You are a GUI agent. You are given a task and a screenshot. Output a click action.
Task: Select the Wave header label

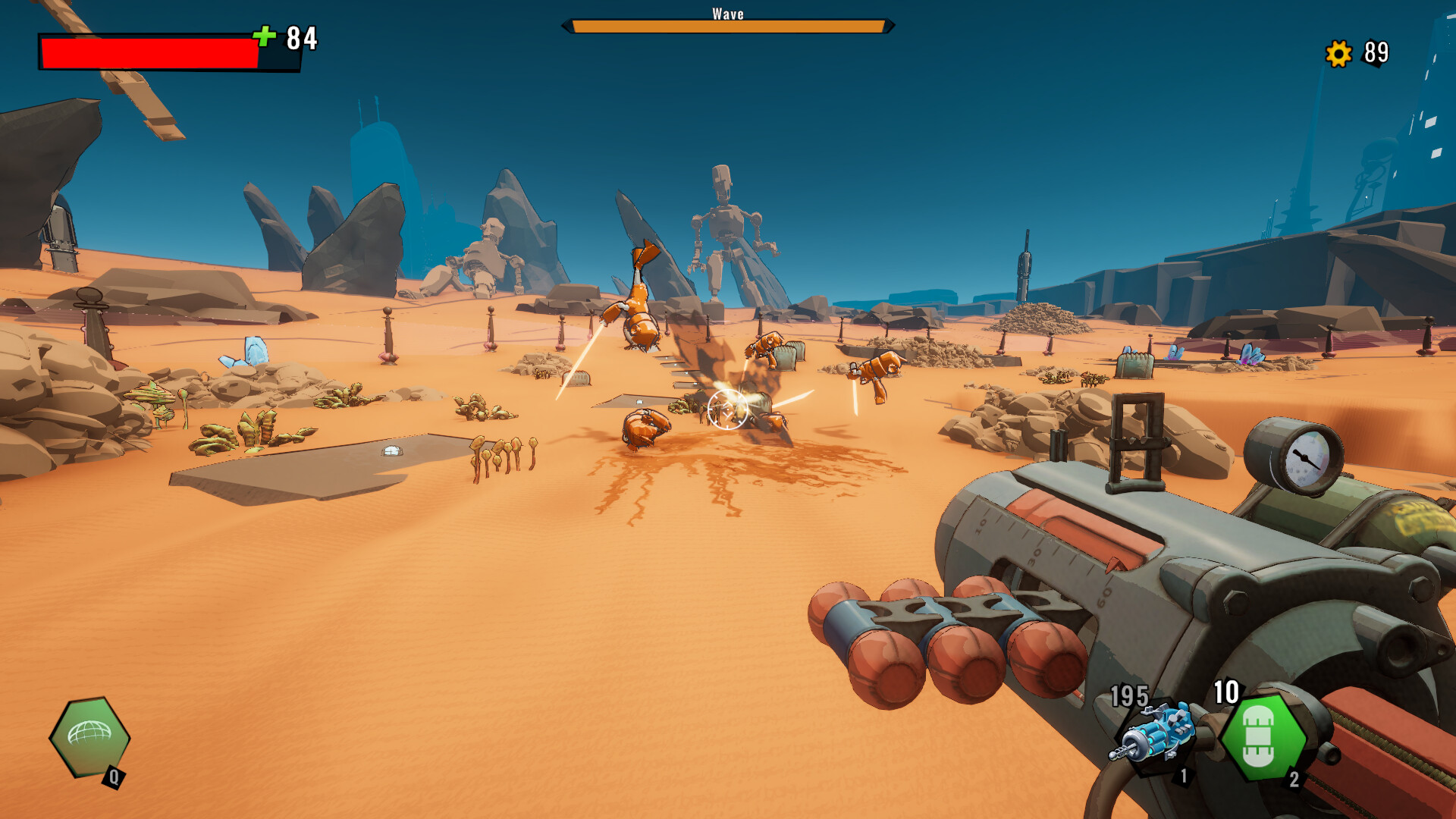click(x=726, y=13)
